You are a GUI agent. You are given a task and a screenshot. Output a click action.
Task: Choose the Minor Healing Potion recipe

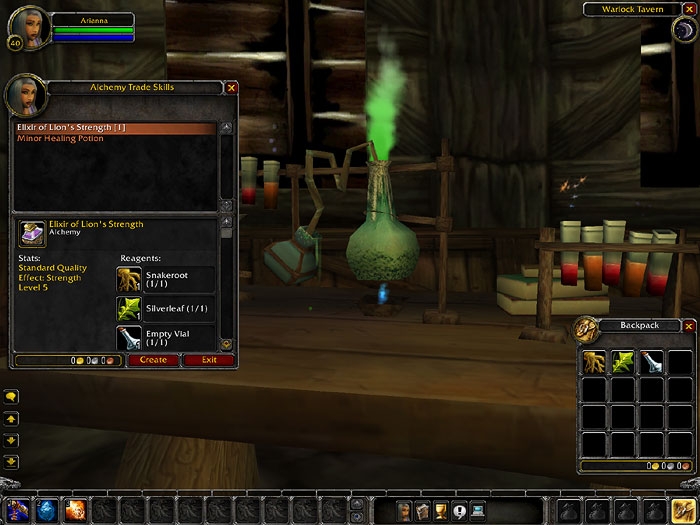[60, 139]
